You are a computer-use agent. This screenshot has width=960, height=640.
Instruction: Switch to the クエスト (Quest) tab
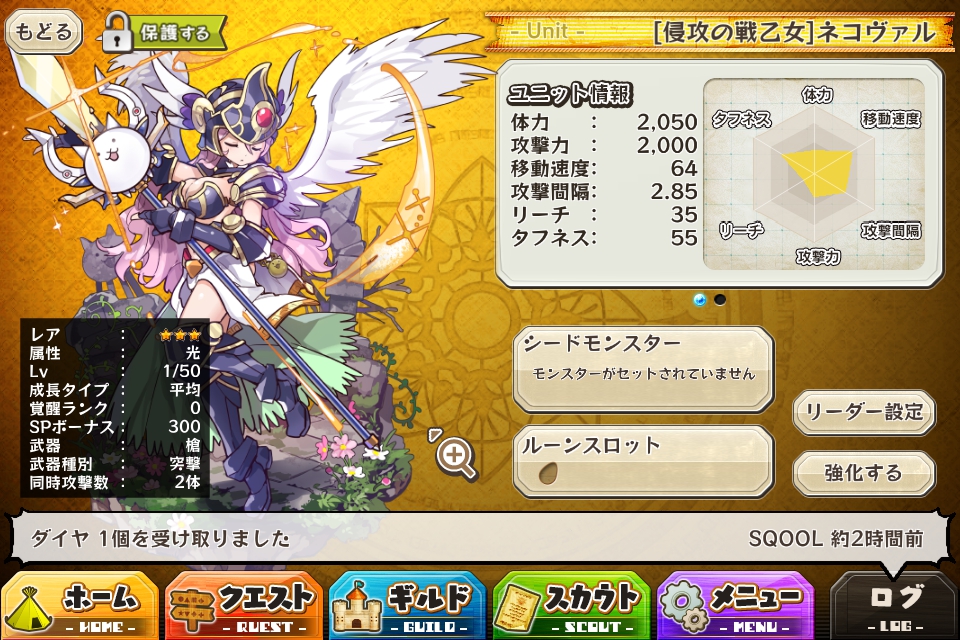point(244,604)
